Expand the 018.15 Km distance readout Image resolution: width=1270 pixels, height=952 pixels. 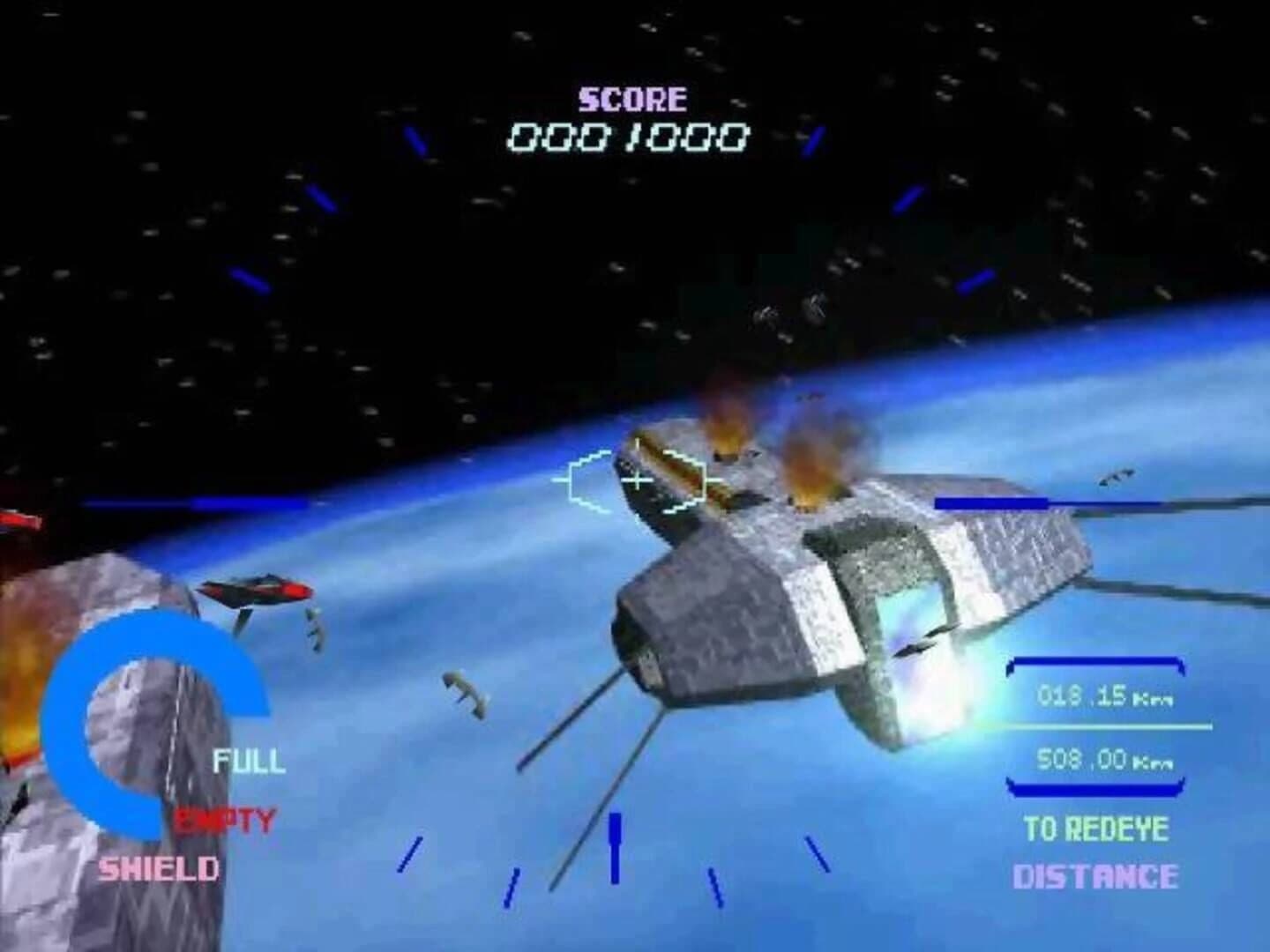[1105, 695]
